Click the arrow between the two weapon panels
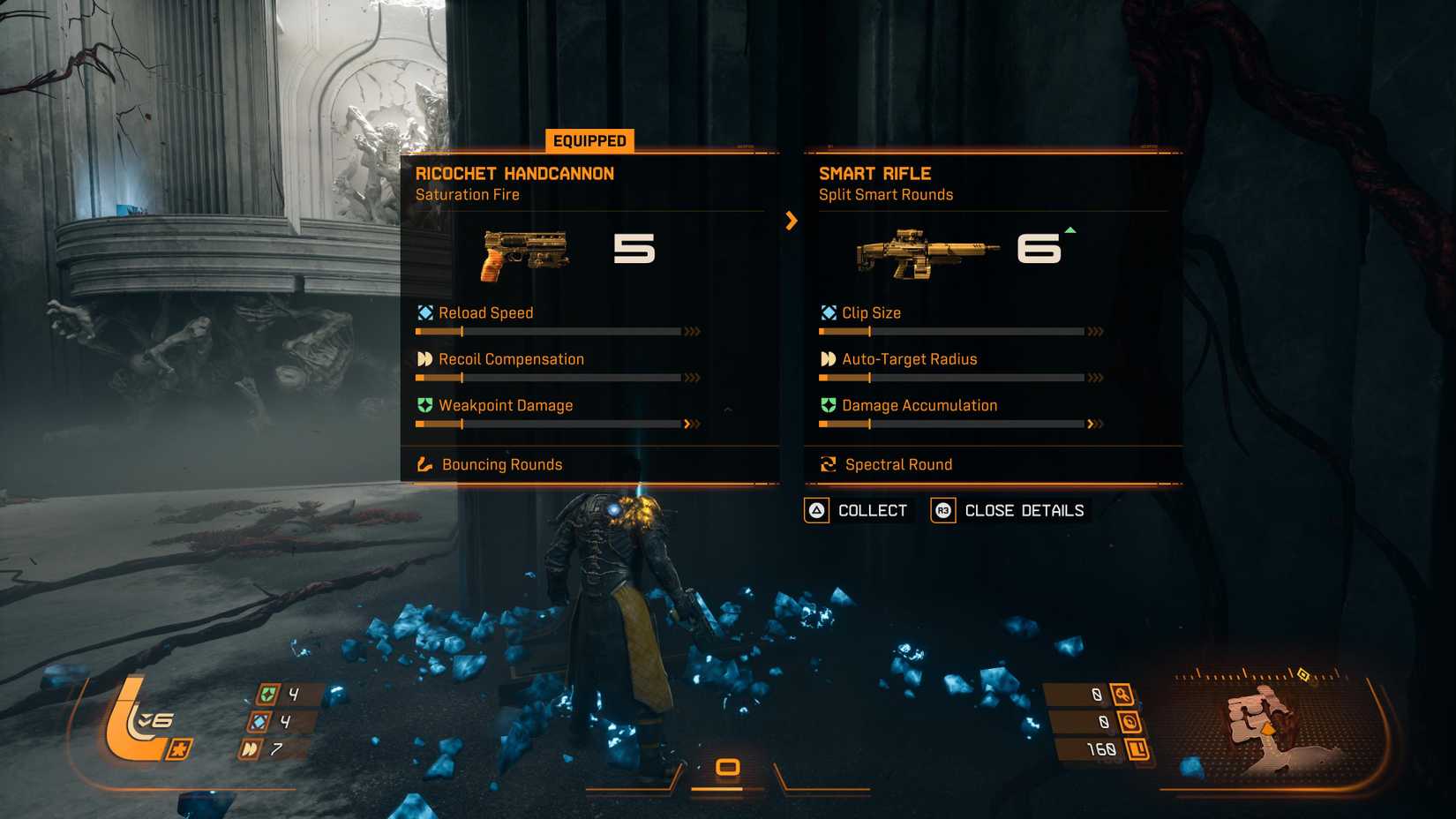 click(792, 222)
